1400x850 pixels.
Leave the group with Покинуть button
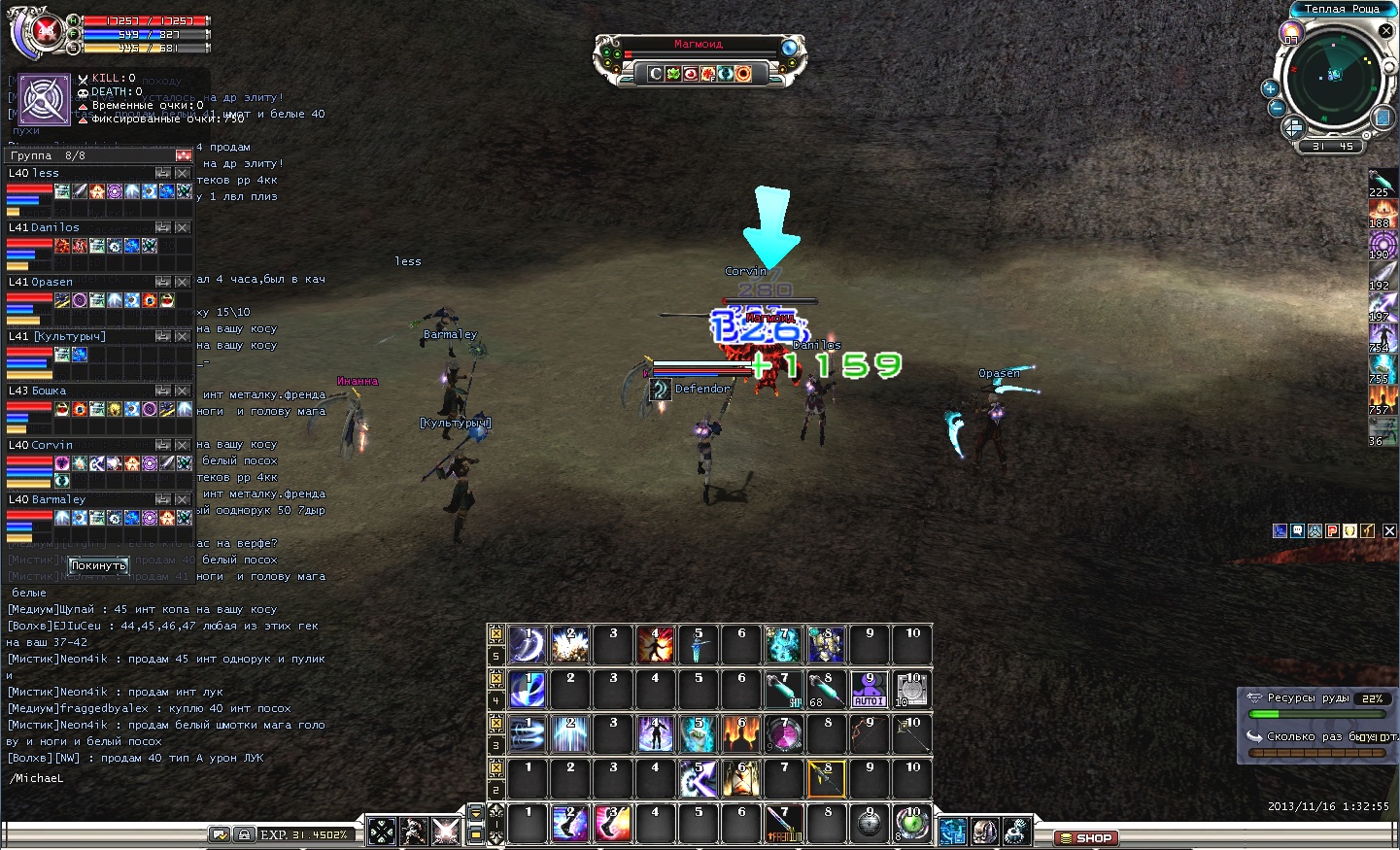[98, 565]
